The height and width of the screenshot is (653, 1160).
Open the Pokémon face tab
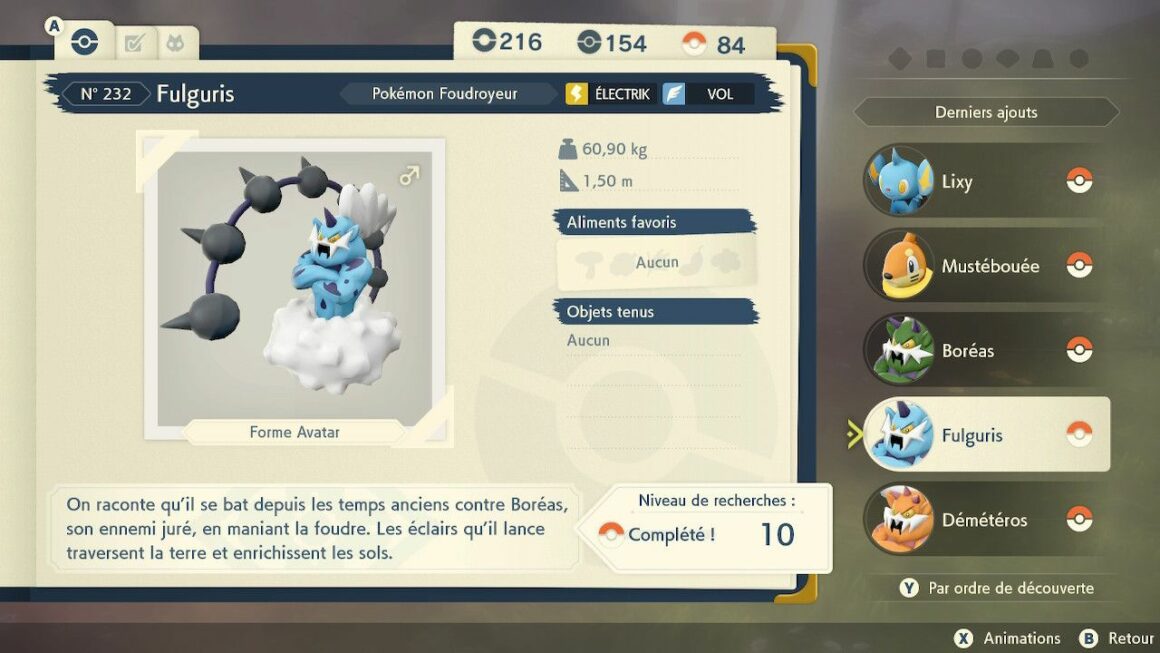pos(176,43)
